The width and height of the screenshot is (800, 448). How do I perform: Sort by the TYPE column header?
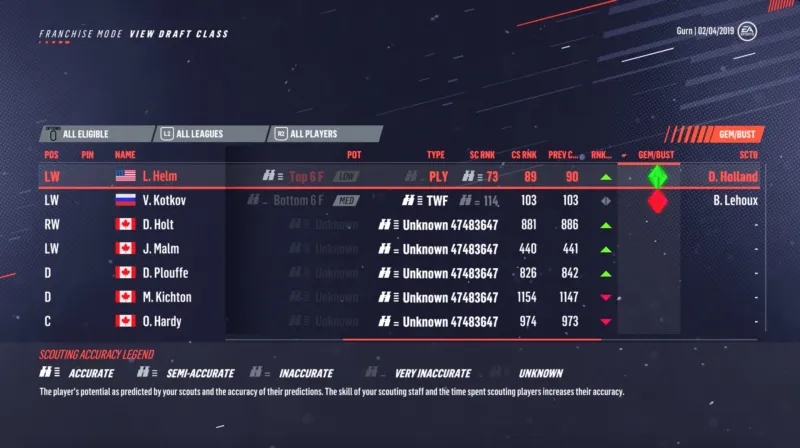pyautogui.click(x=436, y=155)
